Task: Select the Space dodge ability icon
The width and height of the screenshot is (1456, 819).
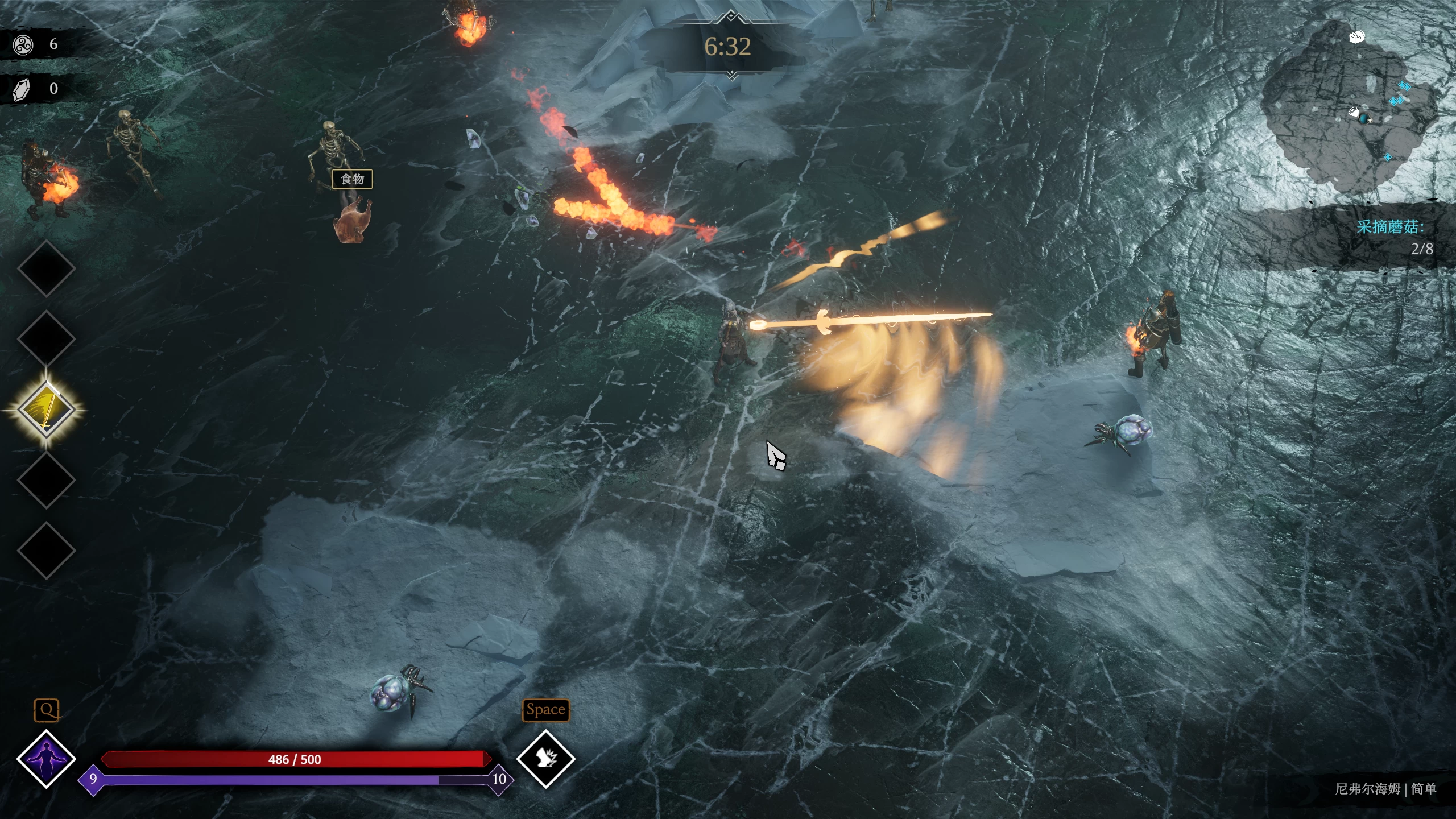Action: click(x=545, y=759)
